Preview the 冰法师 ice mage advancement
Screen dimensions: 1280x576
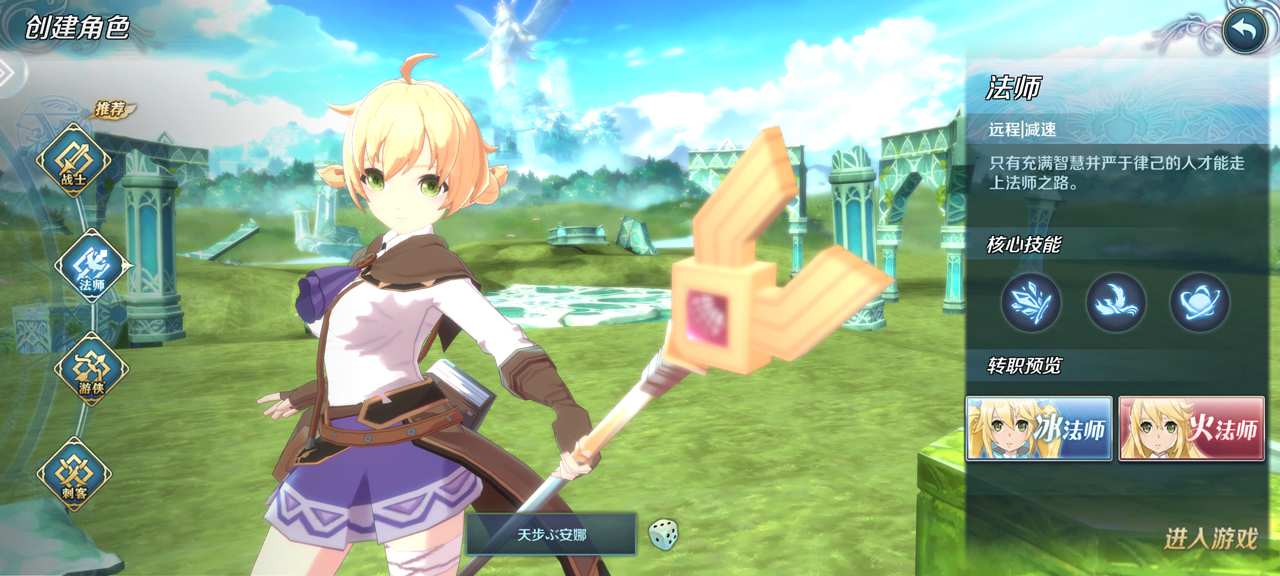pyautogui.click(x=1039, y=428)
